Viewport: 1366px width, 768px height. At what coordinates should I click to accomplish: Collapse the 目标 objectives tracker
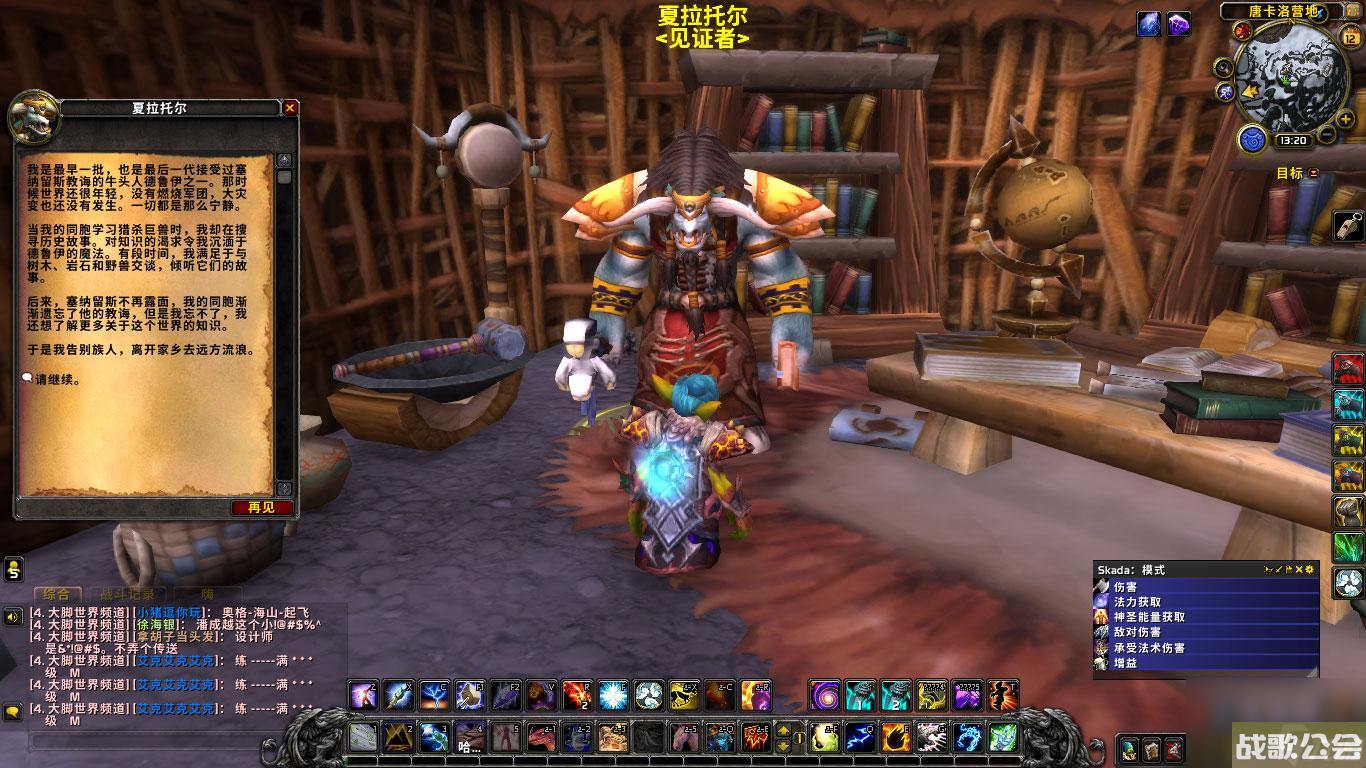1314,173
